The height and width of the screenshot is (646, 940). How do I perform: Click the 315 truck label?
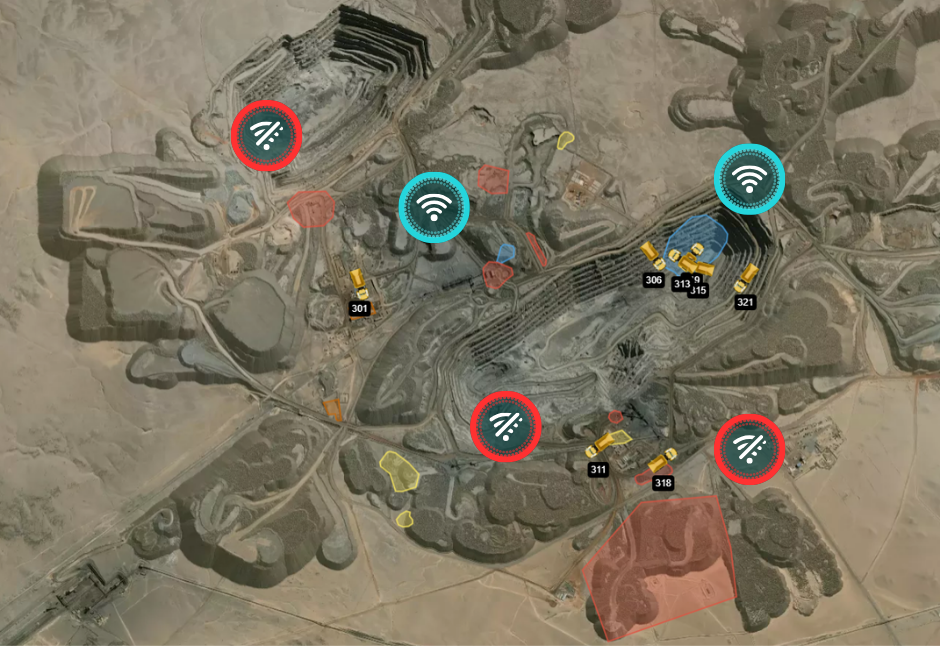tap(700, 291)
